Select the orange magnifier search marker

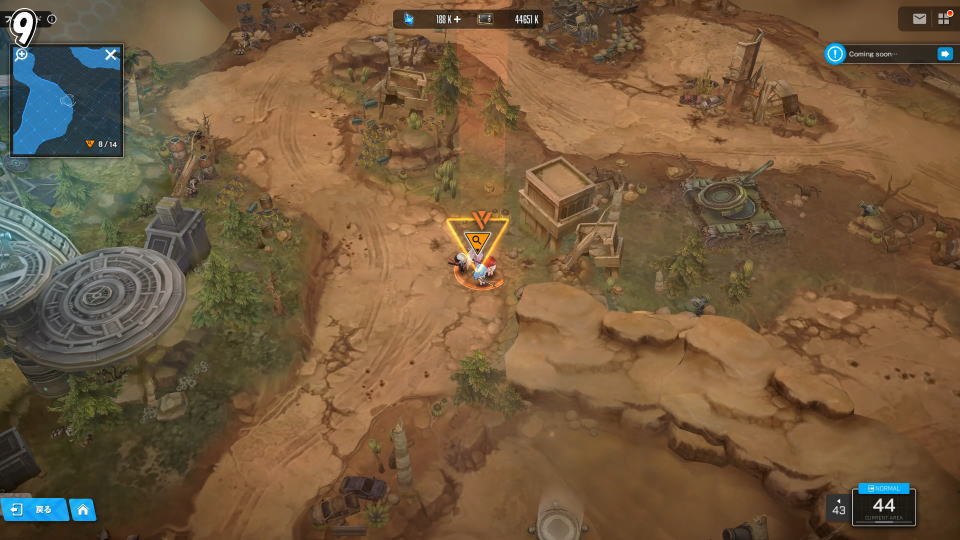(x=477, y=240)
